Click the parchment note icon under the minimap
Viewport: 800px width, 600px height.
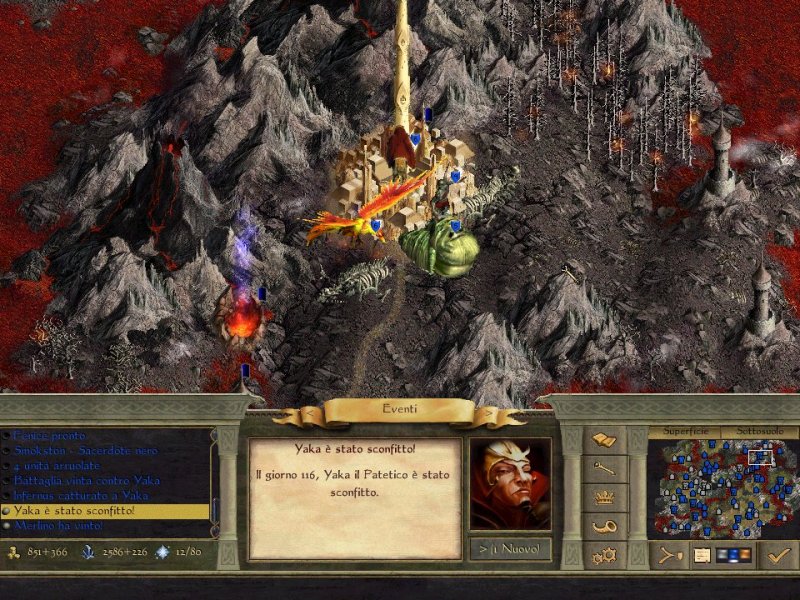[702, 554]
